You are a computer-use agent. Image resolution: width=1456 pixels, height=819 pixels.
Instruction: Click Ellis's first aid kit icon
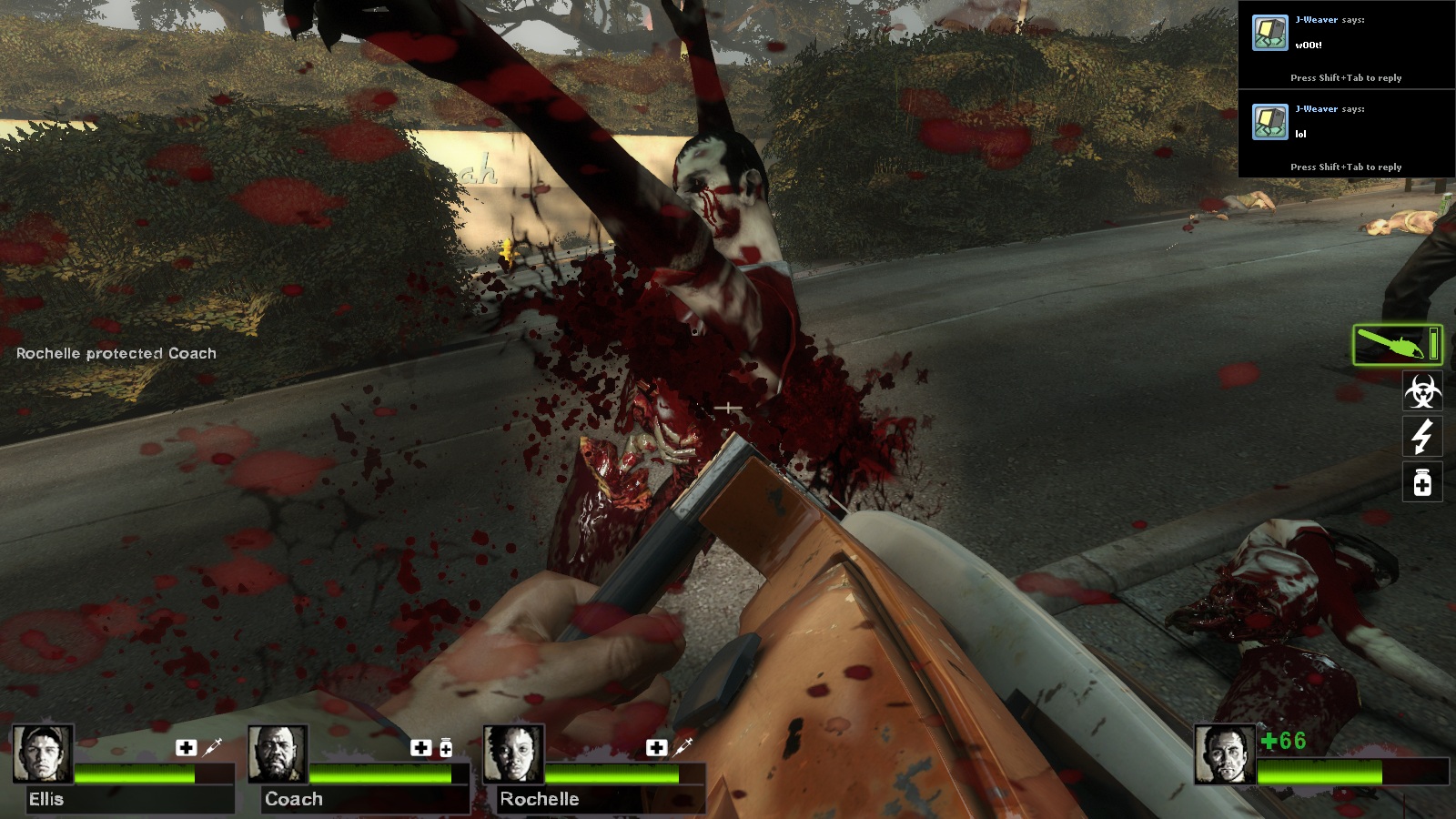coord(187,747)
